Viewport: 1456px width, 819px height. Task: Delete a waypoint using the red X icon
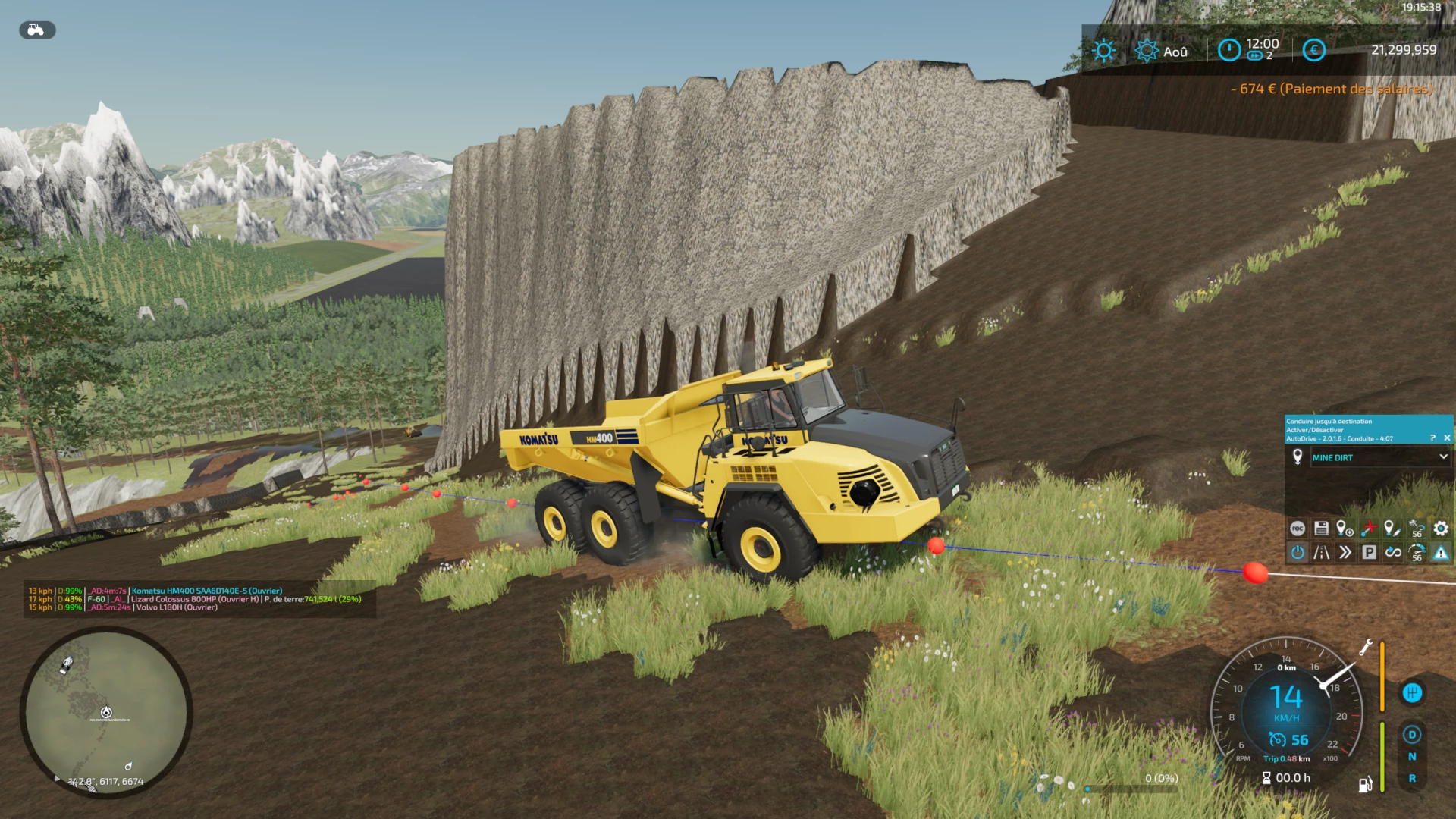(x=1369, y=529)
